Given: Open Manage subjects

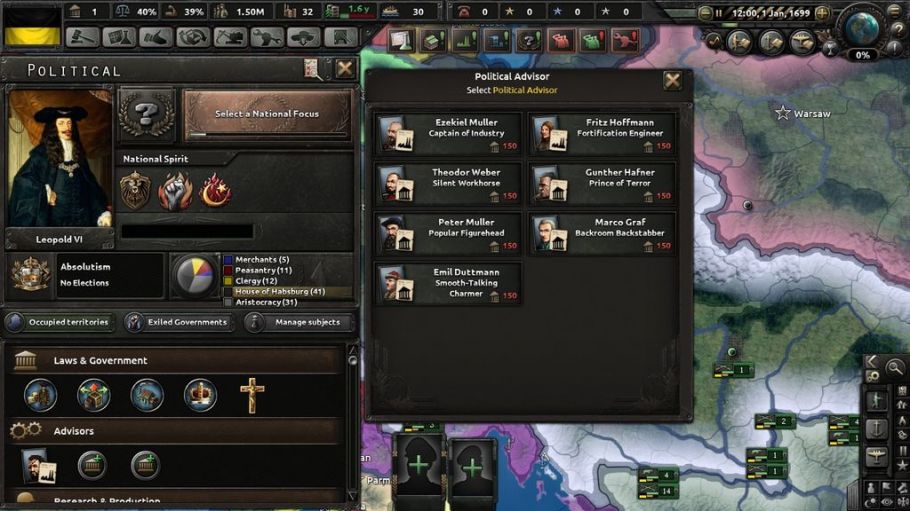Looking at the screenshot, I should pos(298,322).
